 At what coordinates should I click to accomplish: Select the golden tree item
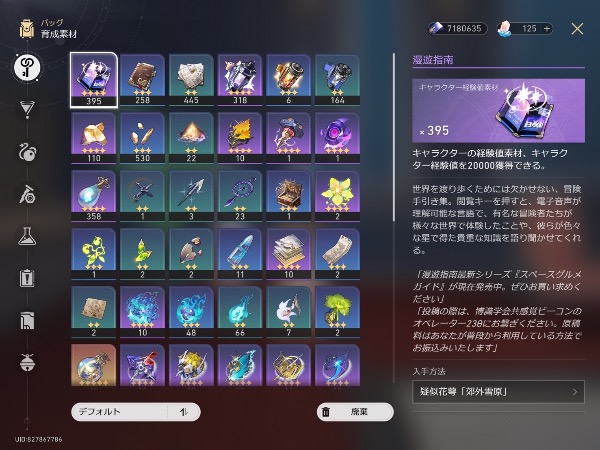[338, 313]
